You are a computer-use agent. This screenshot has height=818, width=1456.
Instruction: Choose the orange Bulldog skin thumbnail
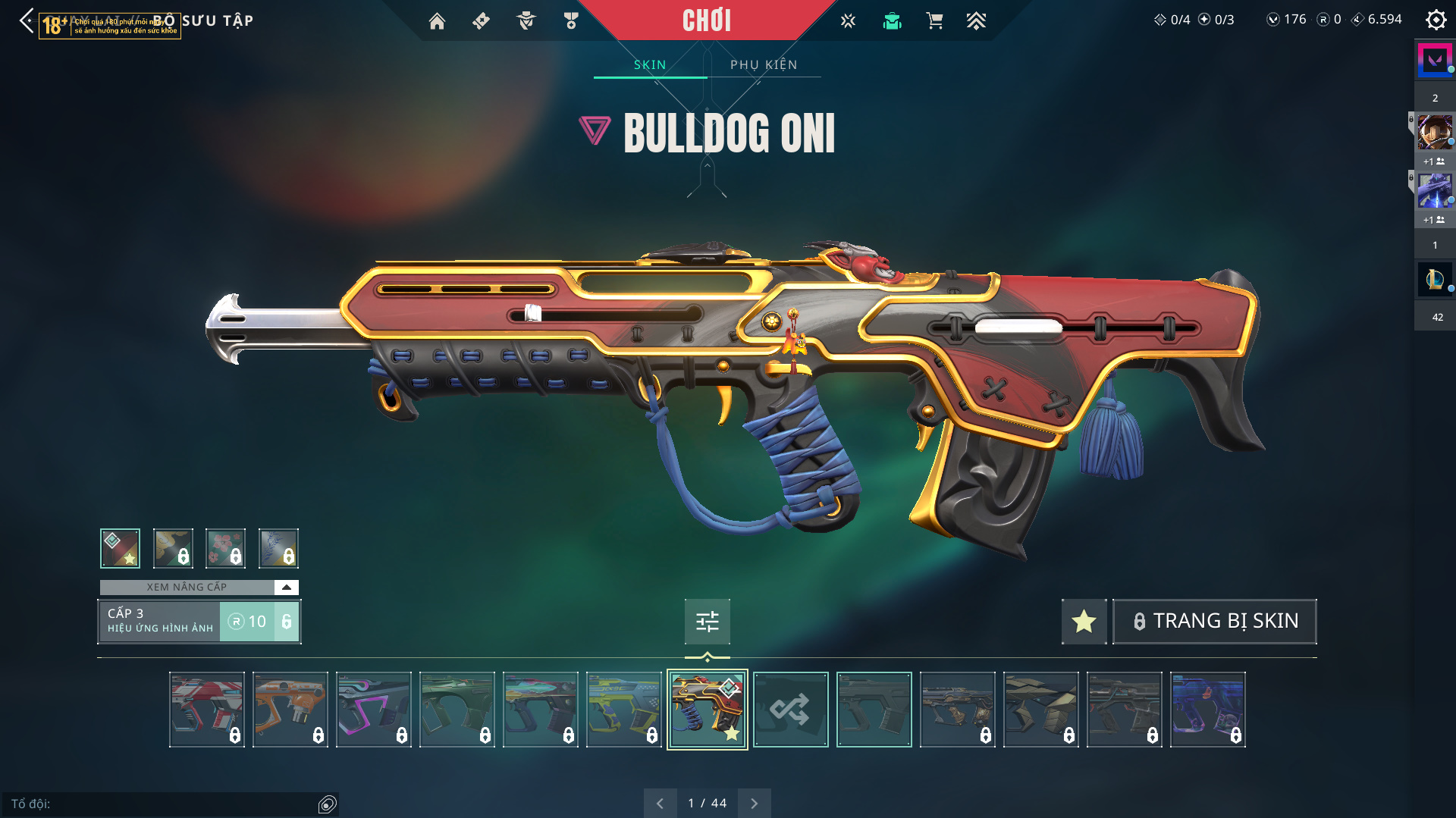(x=290, y=710)
